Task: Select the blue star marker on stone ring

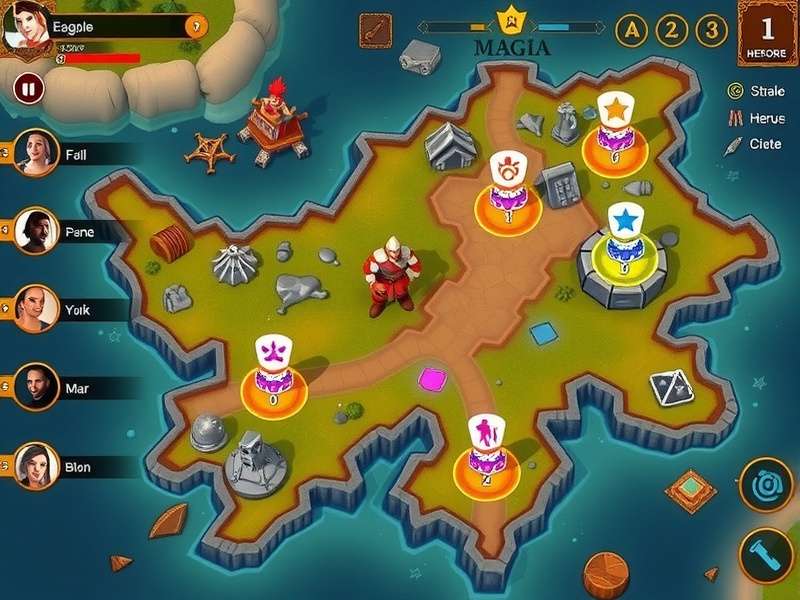Action: pyautogui.click(x=623, y=220)
